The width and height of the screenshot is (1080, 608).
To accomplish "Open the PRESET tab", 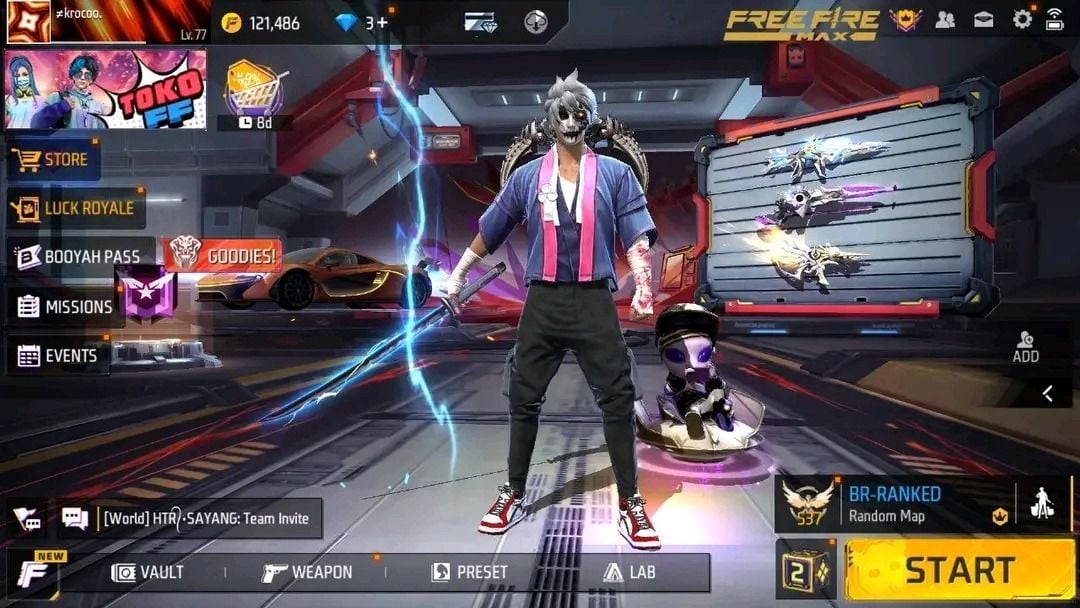I will click(469, 572).
